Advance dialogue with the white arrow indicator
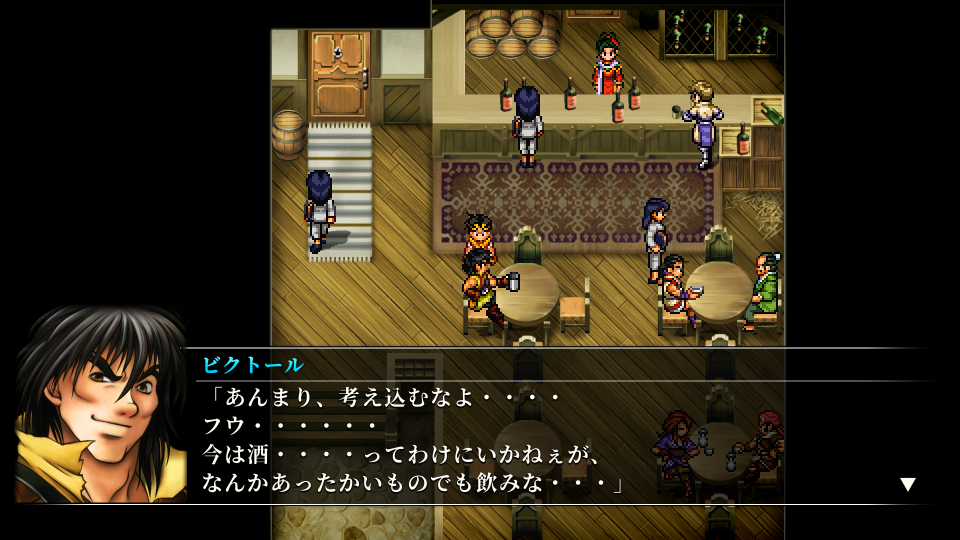960x540 pixels. (907, 484)
